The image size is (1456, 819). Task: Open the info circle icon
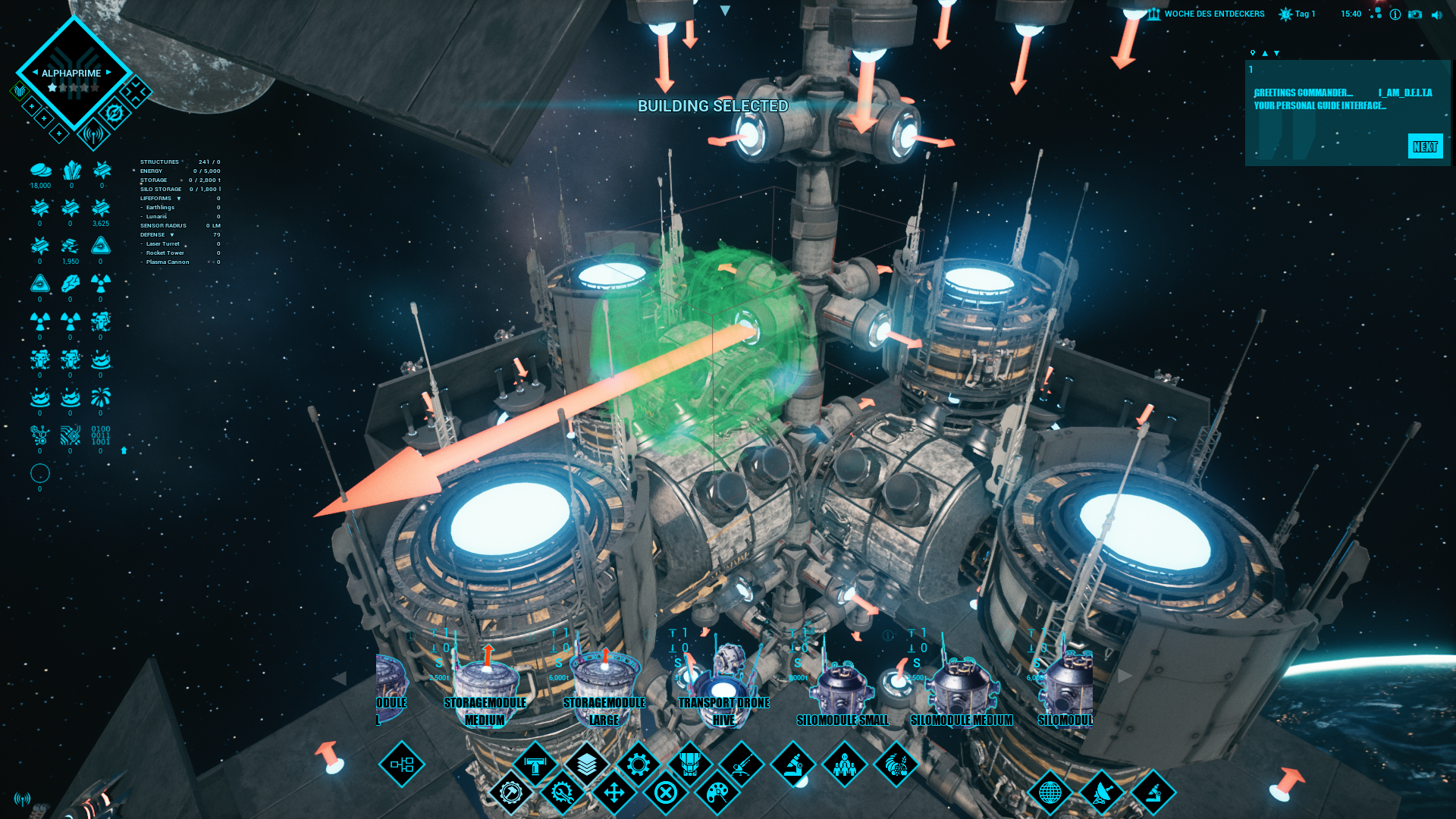tap(1395, 14)
